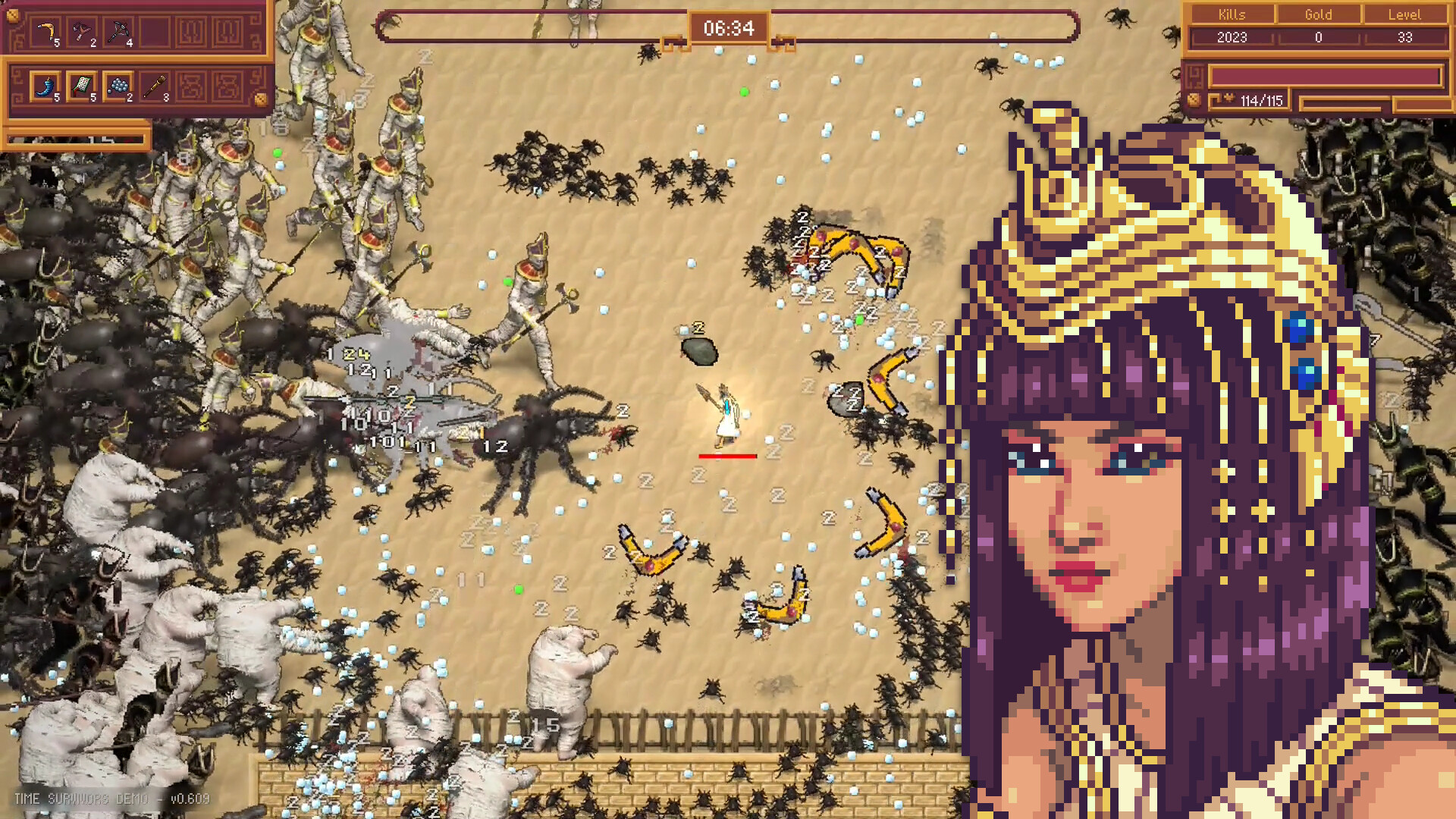The image size is (1456, 819).
Task: Select the crossbow weapon icon
Action: [x=120, y=30]
